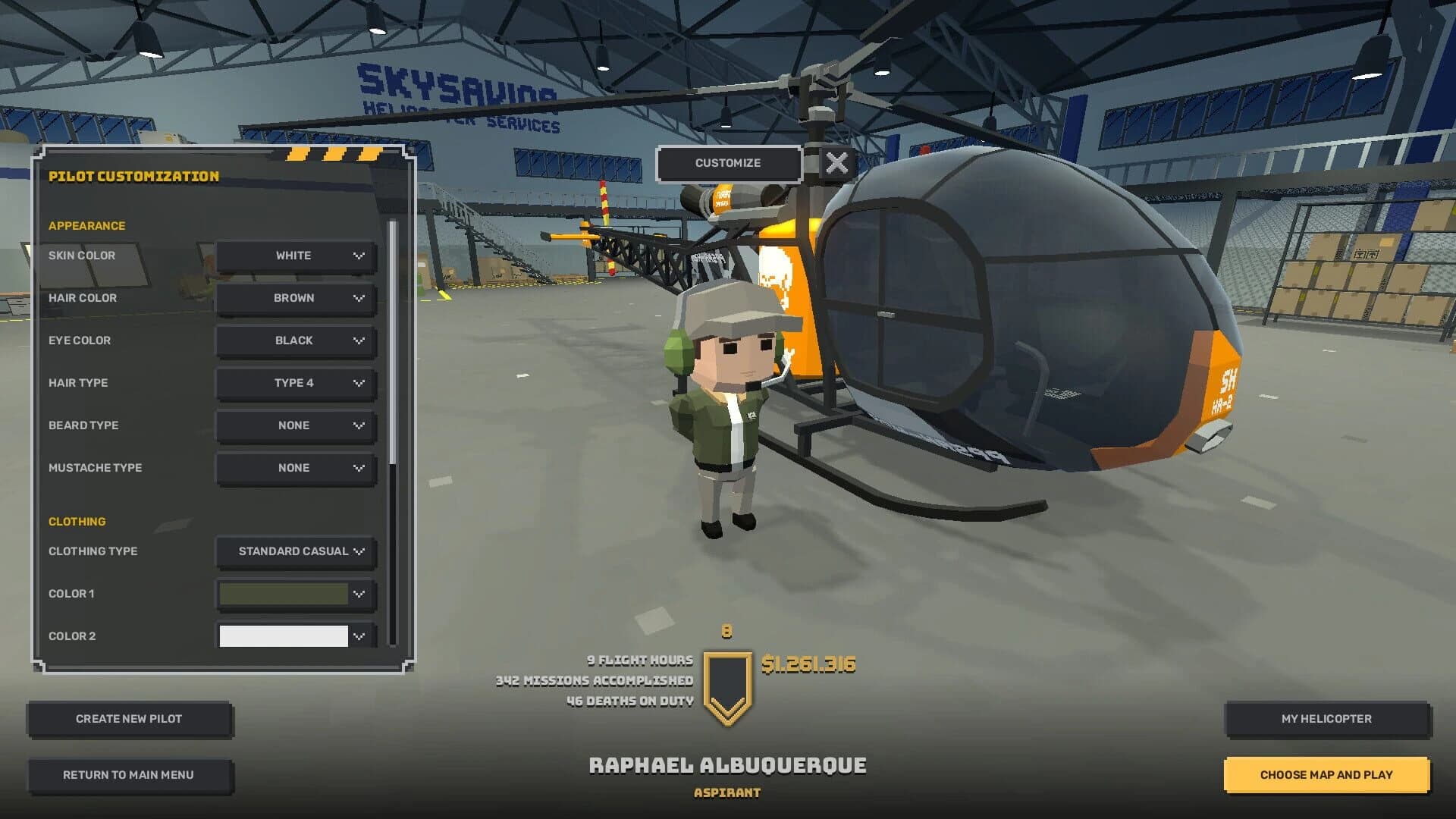Open the Hair Type dropdown set to Type 4

coord(295,383)
